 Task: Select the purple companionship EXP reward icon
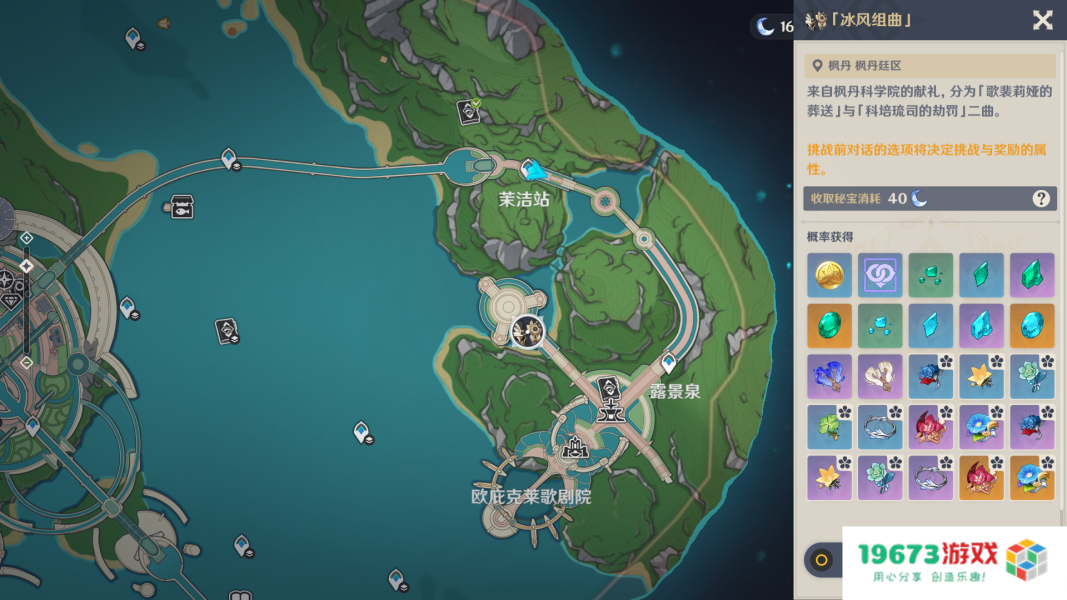[x=880, y=275]
